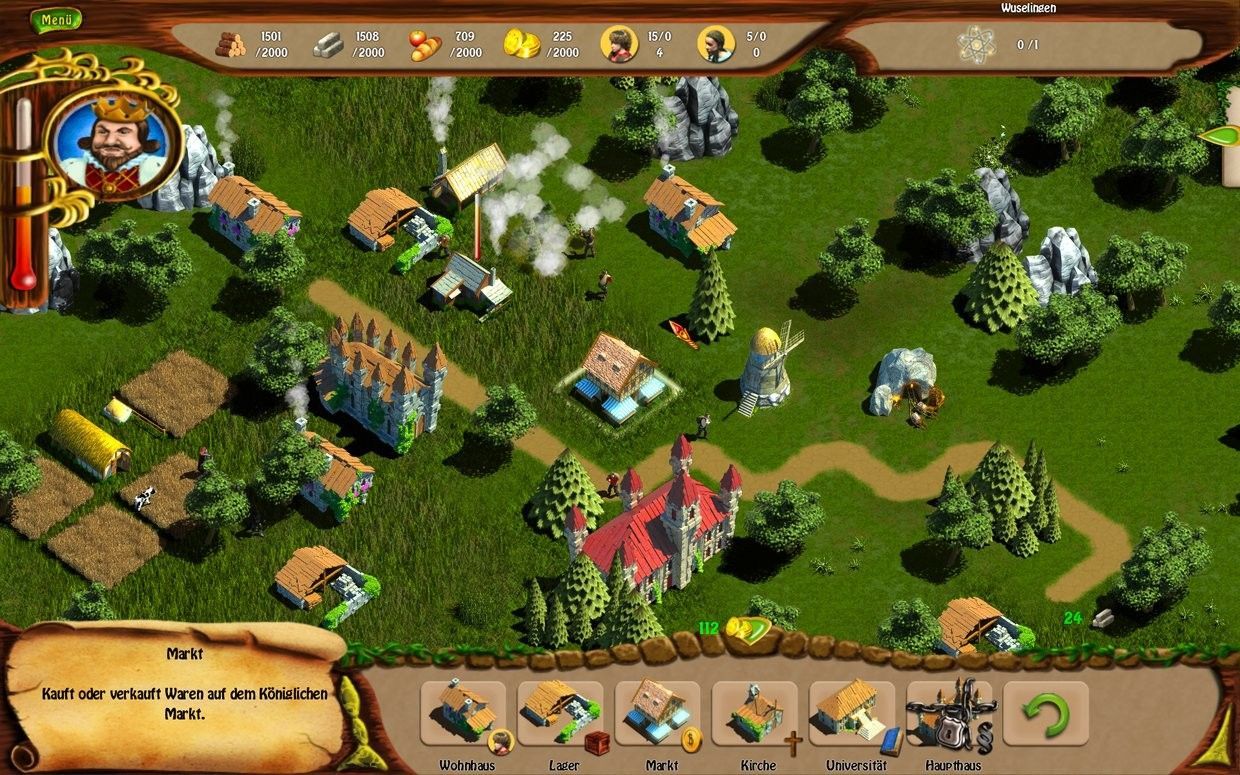Click the gold coin marker showing 112
Image resolution: width=1240 pixels, height=775 pixels.
[x=744, y=629]
